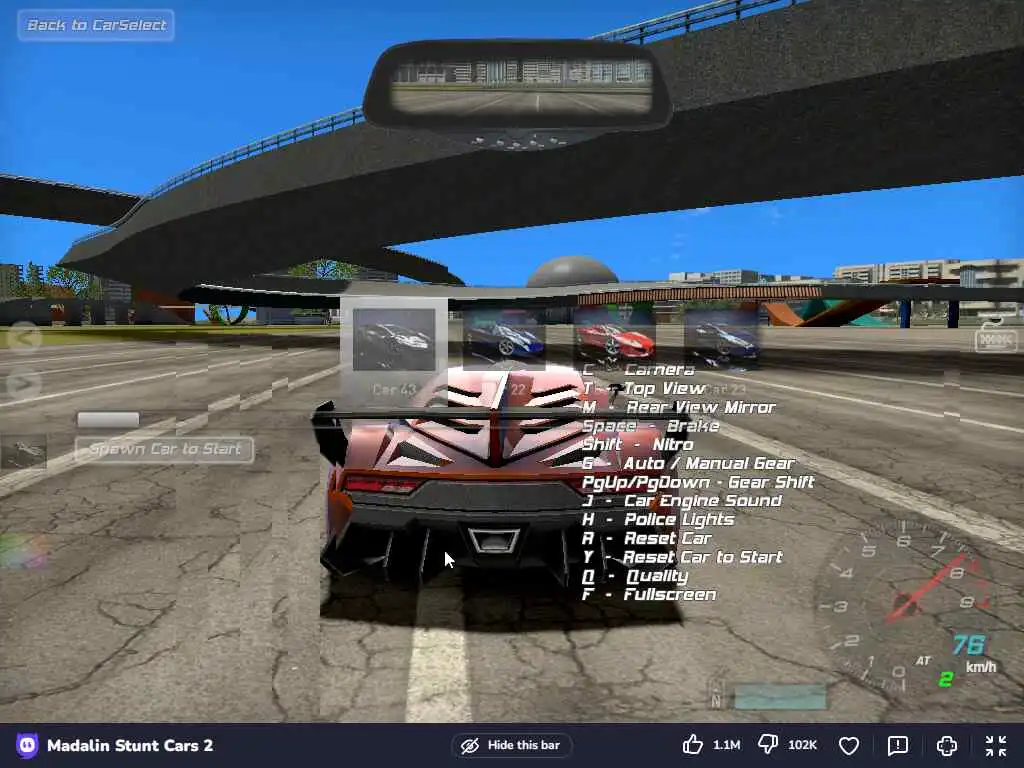The width and height of the screenshot is (1024, 768).
Task: Select the black Car 43 thumbnail
Action: pyautogui.click(x=394, y=340)
